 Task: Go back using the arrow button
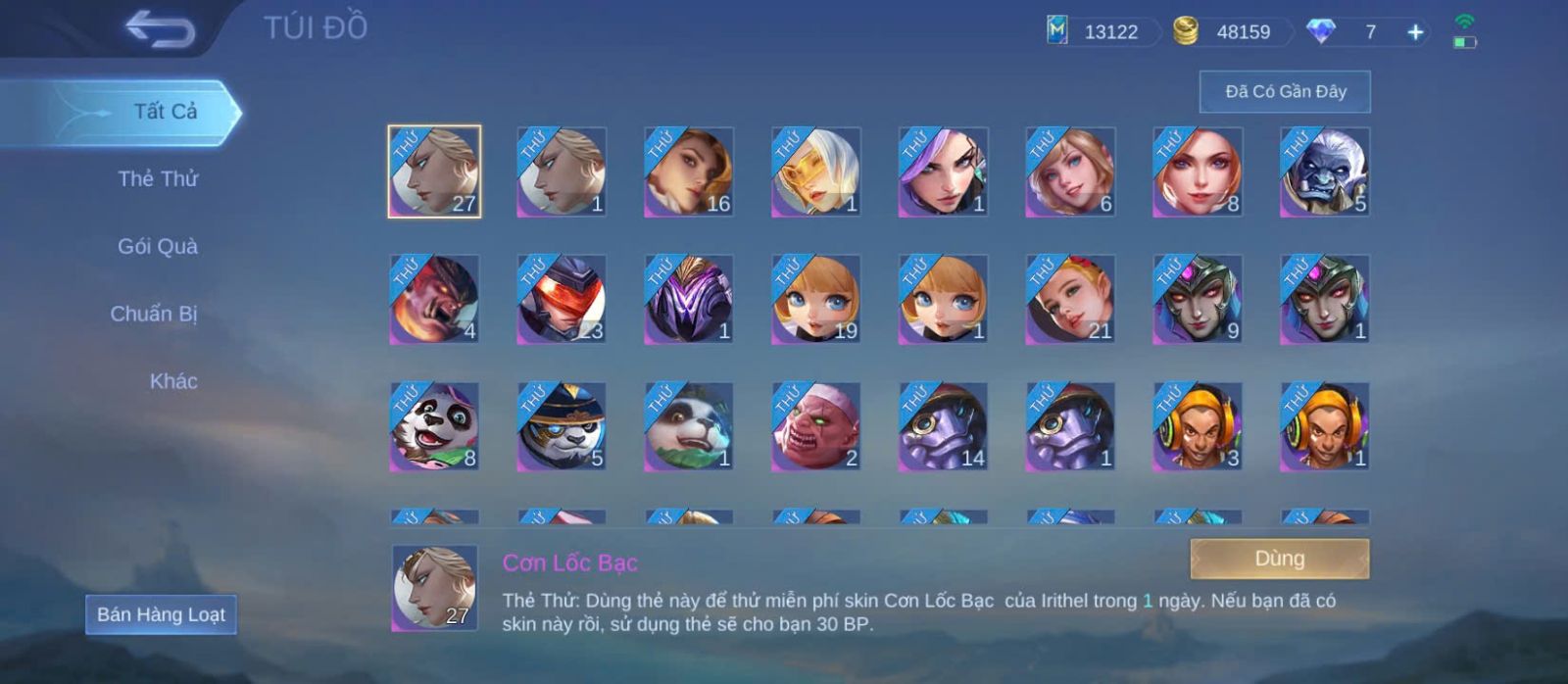pyautogui.click(x=160, y=29)
